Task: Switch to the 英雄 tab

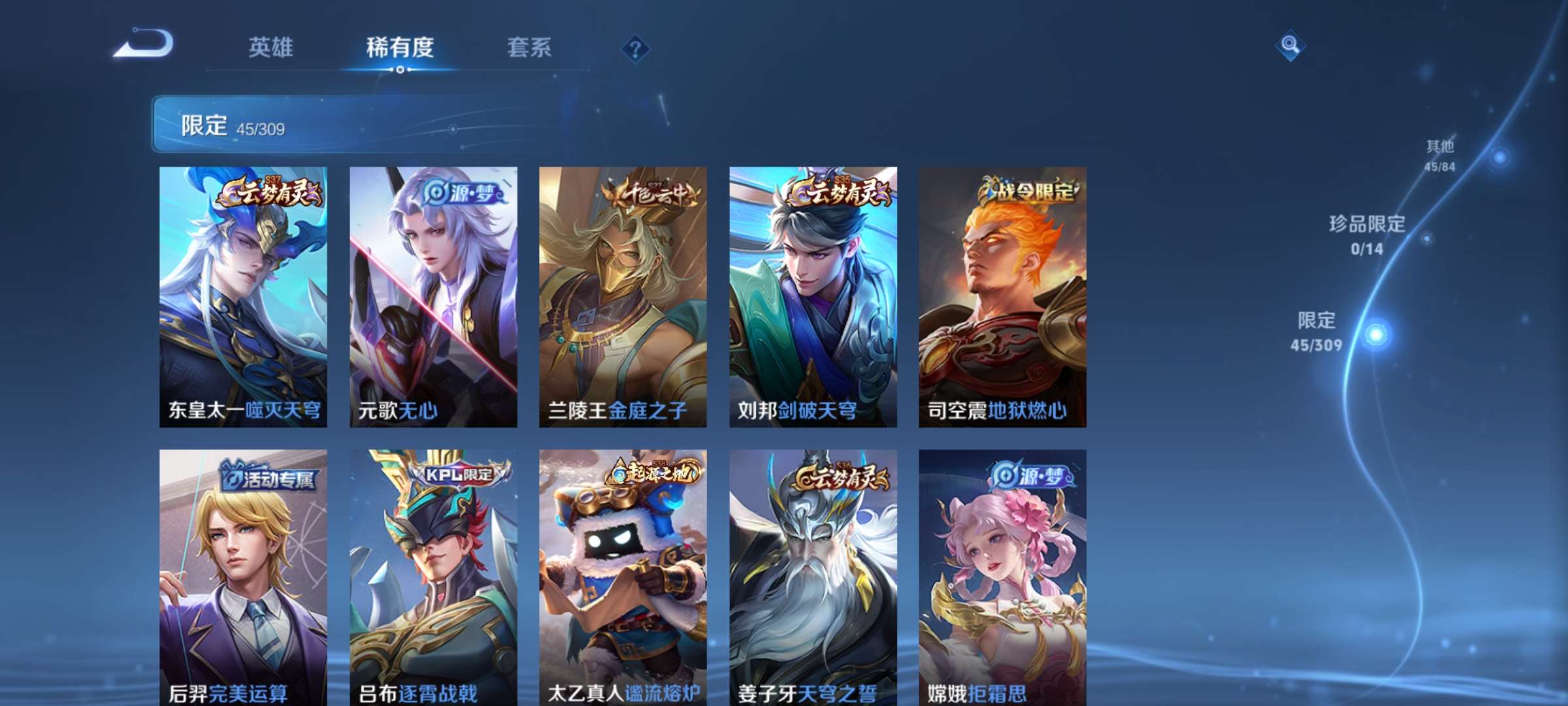Action: [x=272, y=48]
